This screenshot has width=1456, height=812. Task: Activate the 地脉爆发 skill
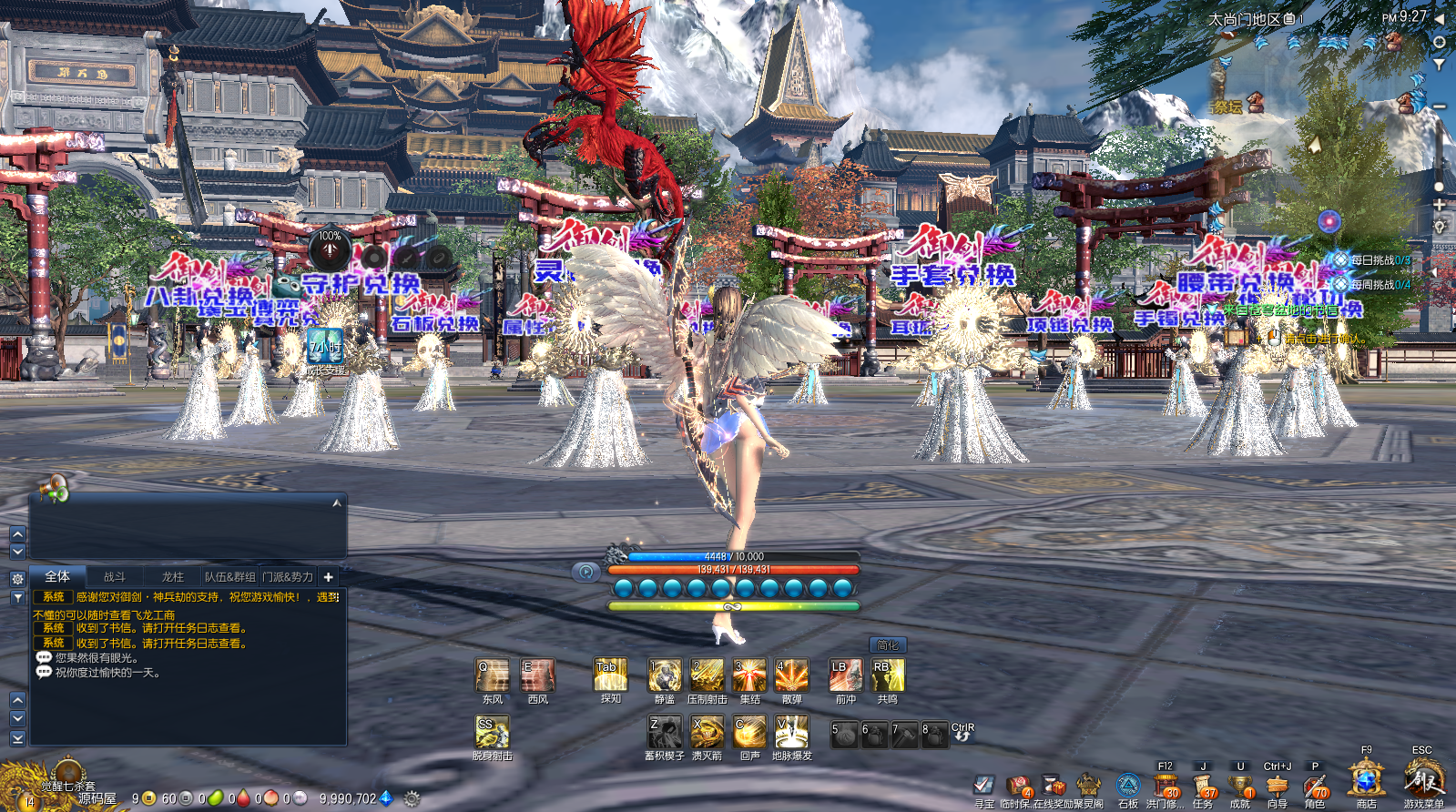pyautogui.click(x=791, y=732)
